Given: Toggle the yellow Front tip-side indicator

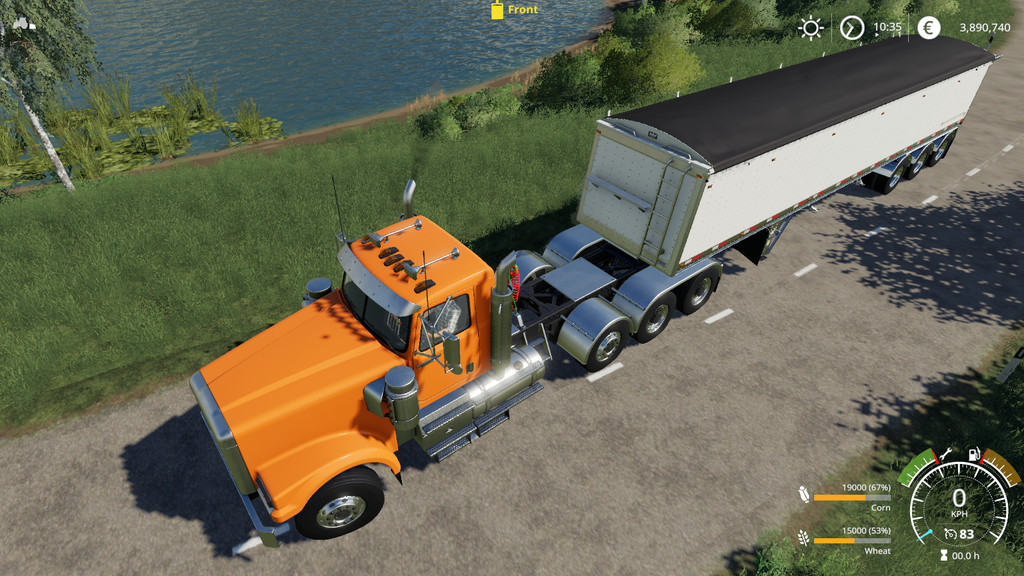Looking at the screenshot, I should [497, 10].
